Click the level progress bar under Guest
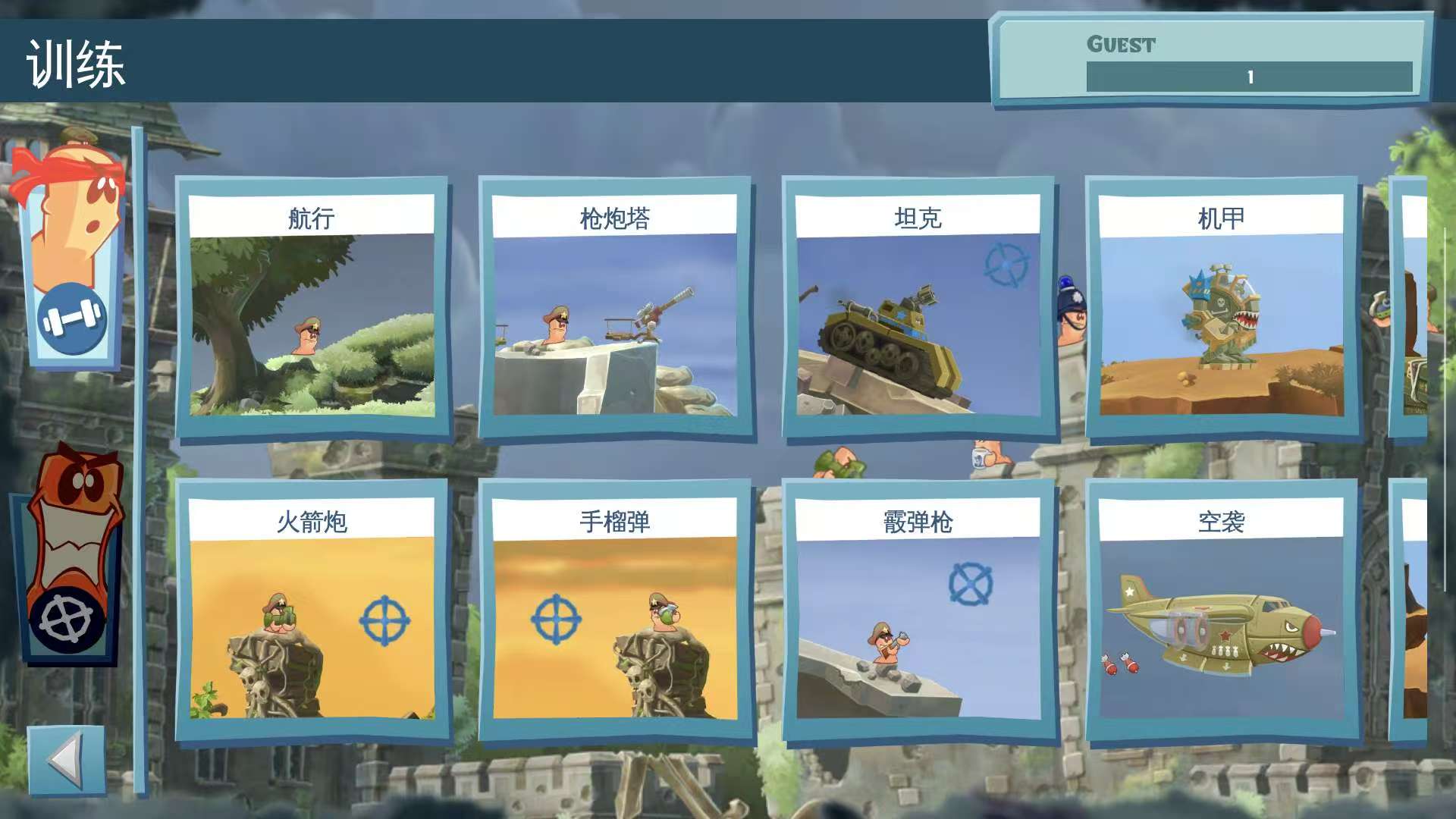1456x819 pixels. coord(1251,76)
